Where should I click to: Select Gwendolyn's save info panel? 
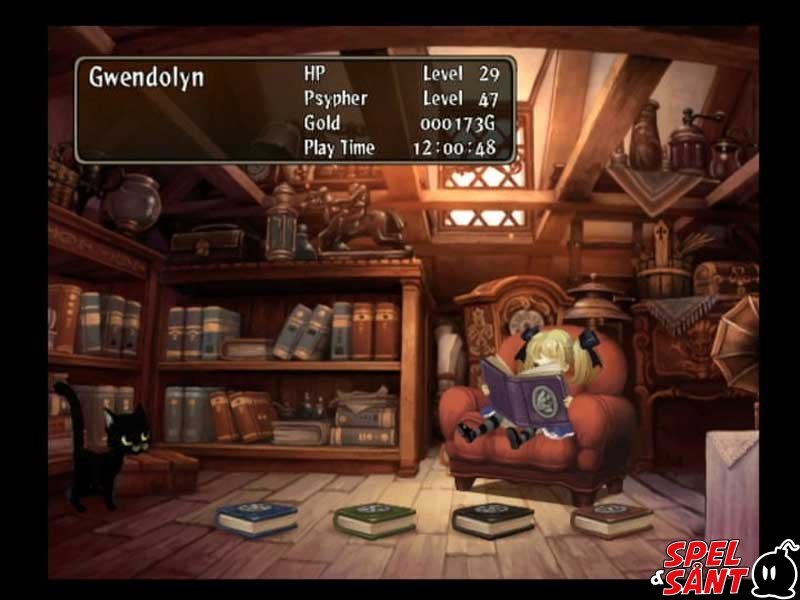coord(295,110)
